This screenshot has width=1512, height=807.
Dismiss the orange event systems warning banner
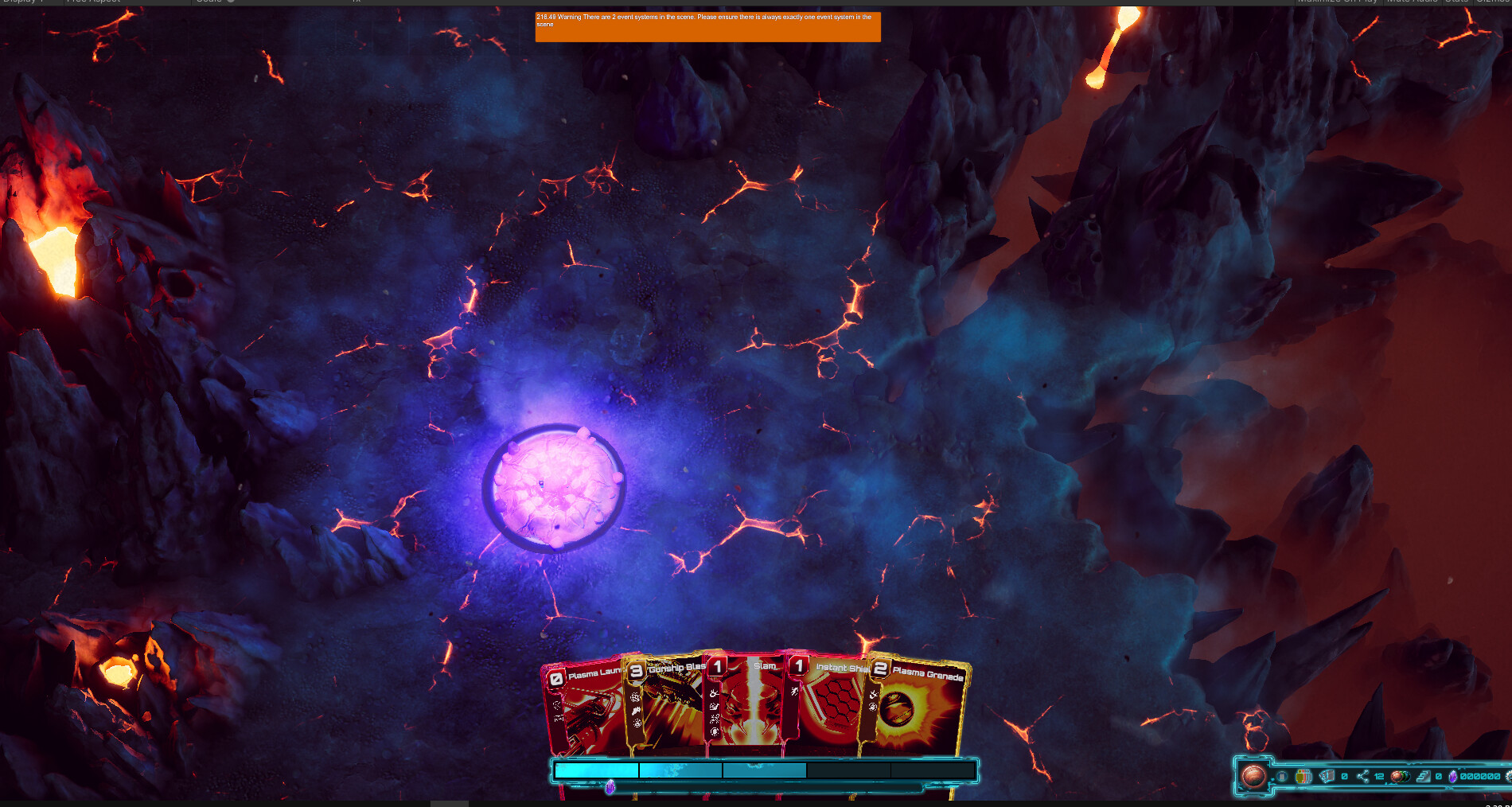click(x=707, y=25)
